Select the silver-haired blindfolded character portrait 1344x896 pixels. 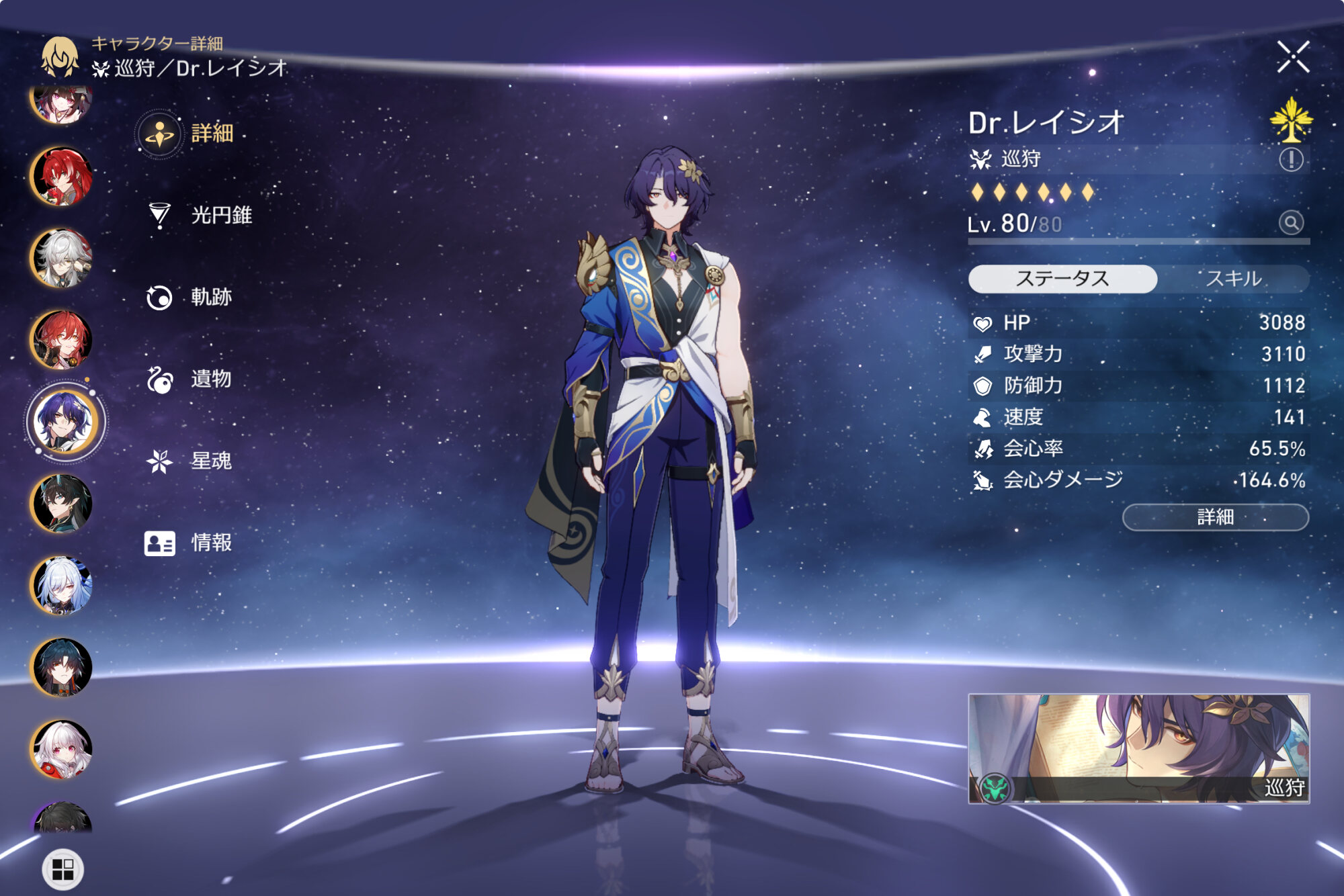point(62,258)
